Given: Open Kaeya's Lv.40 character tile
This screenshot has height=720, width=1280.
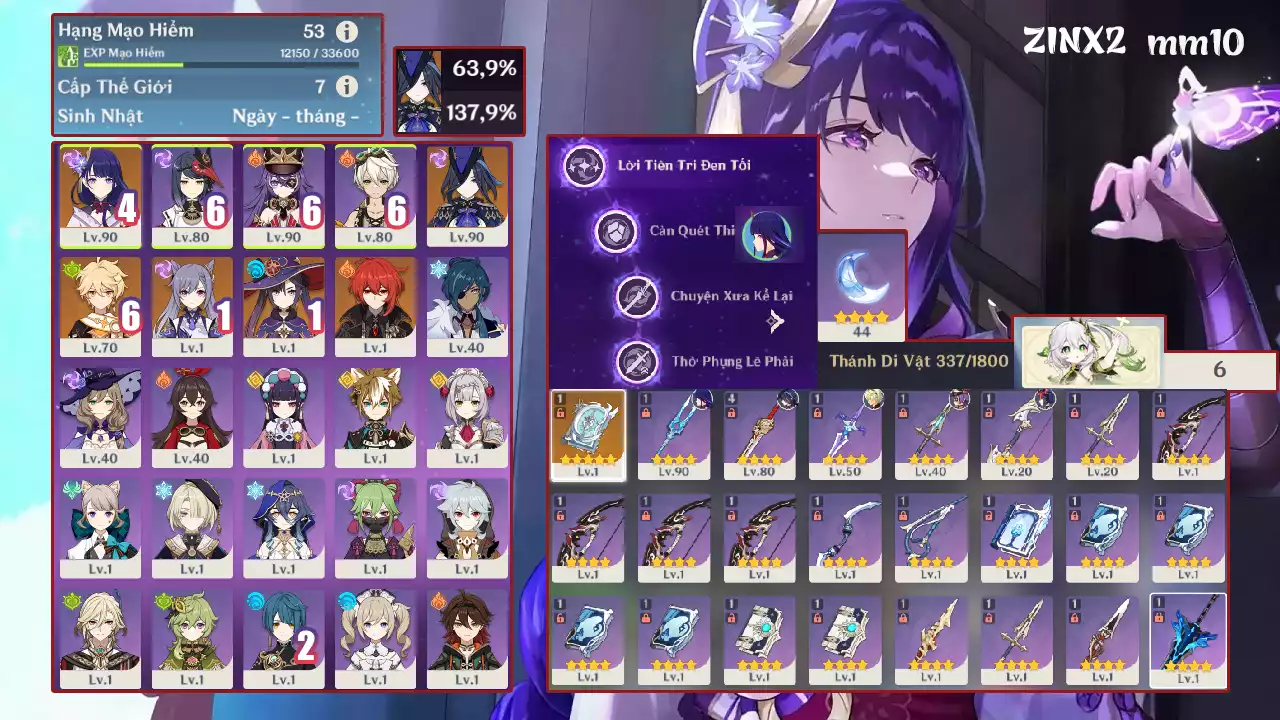Looking at the screenshot, I should tap(467, 306).
